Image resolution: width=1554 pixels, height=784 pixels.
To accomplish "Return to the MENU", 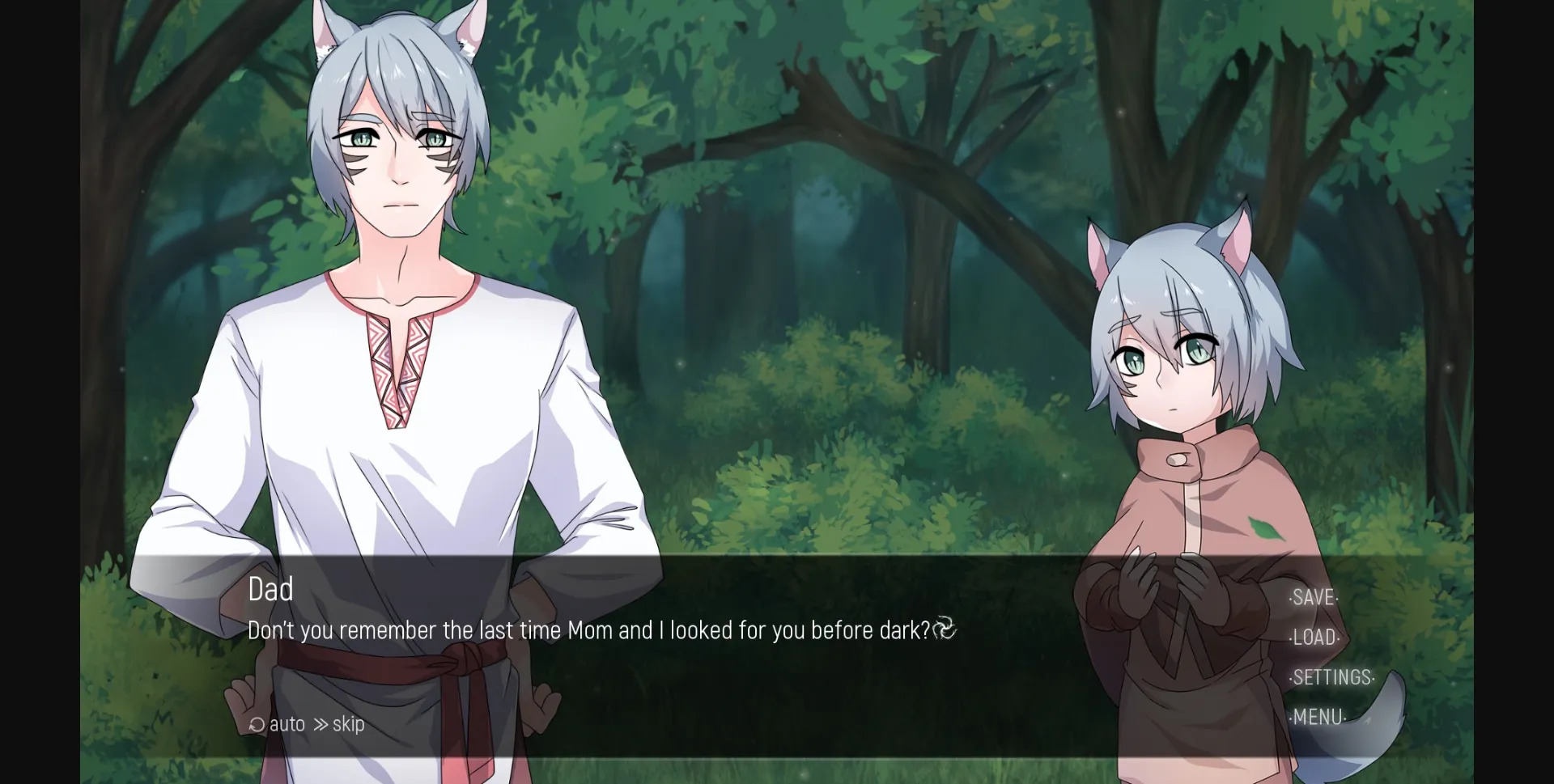I will click(1318, 717).
